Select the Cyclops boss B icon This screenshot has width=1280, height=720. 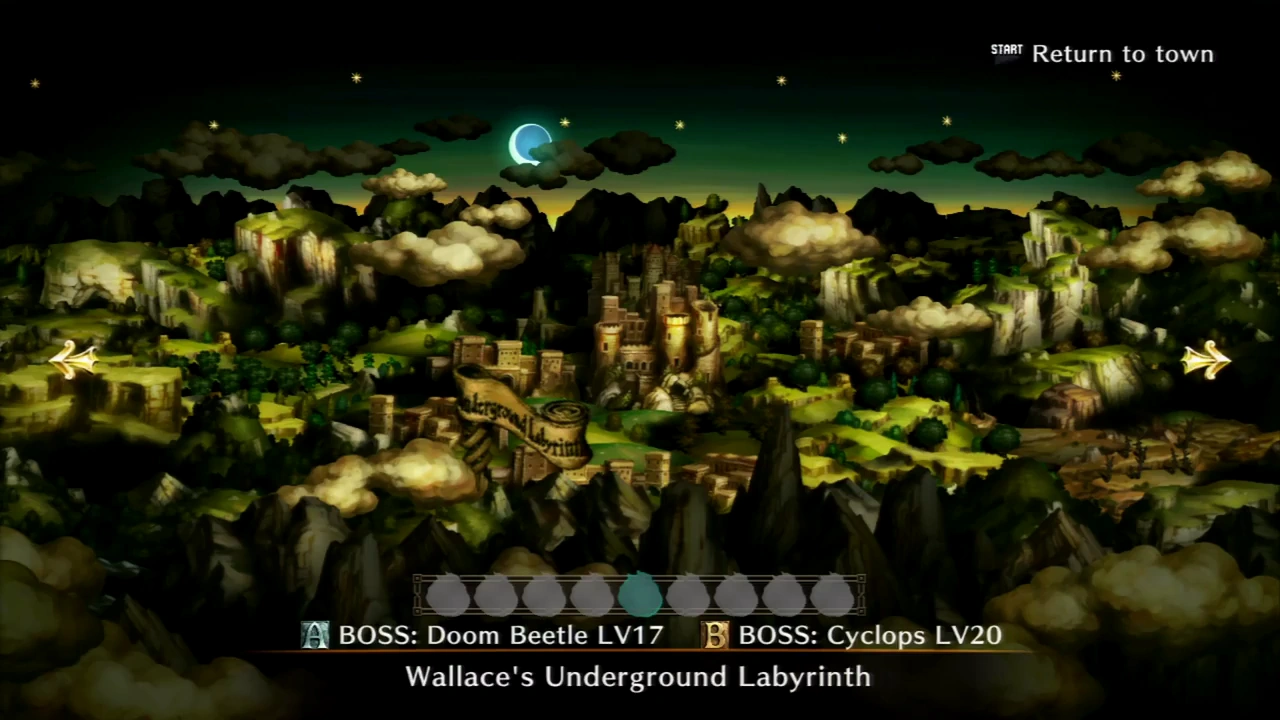pos(715,635)
